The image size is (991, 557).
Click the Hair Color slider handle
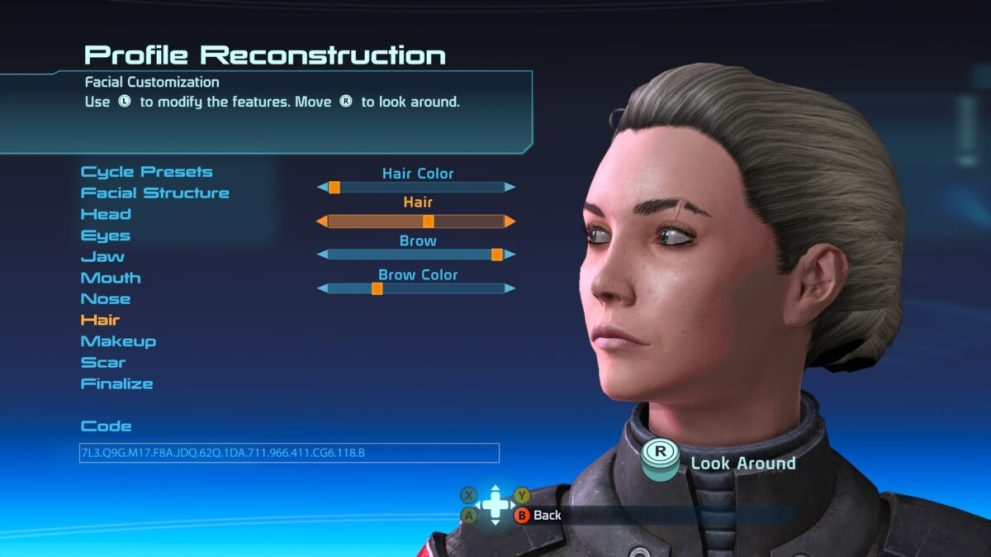(x=334, y=187)
